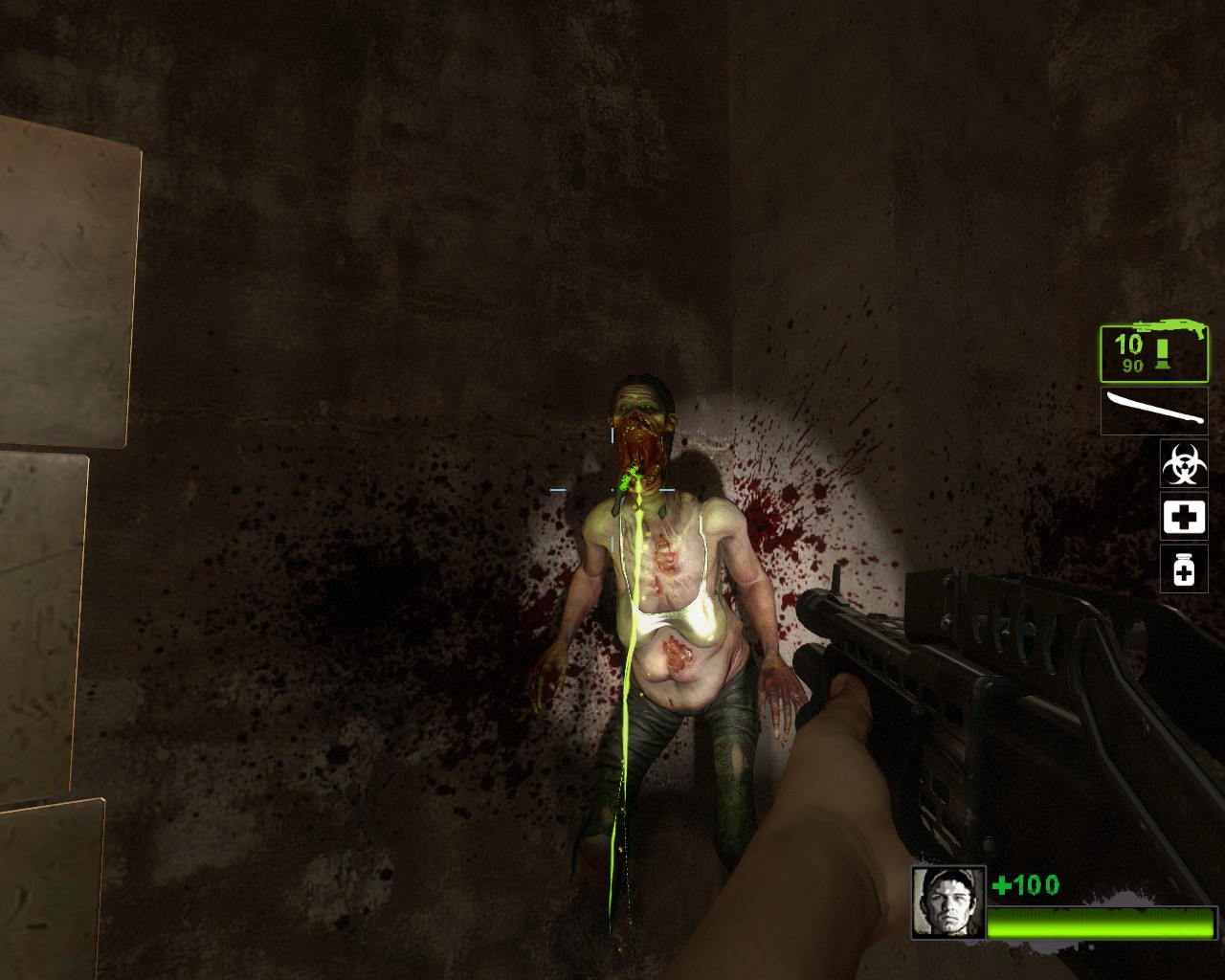Click the survivor portrait
Screen dimensions: 1225x980
pyautogui.click(x=947, y=902)
